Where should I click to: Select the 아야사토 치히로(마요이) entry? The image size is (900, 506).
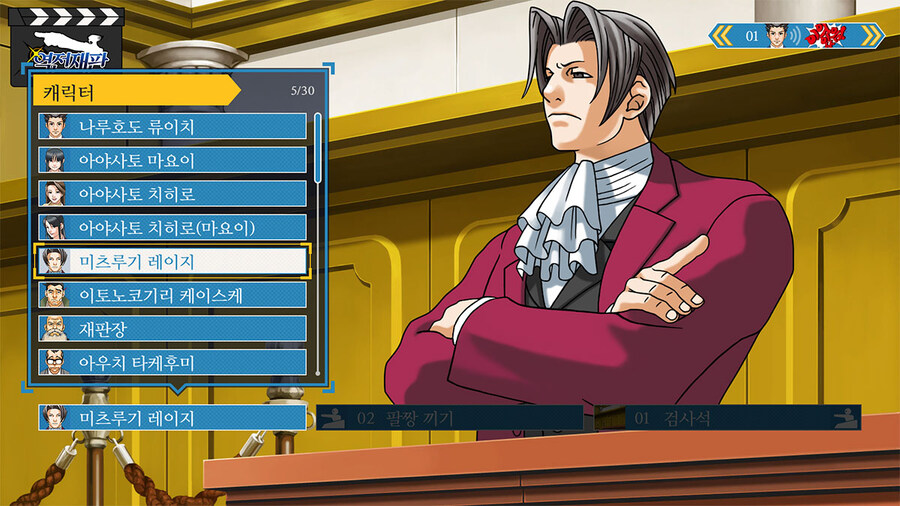coord(172,227)
